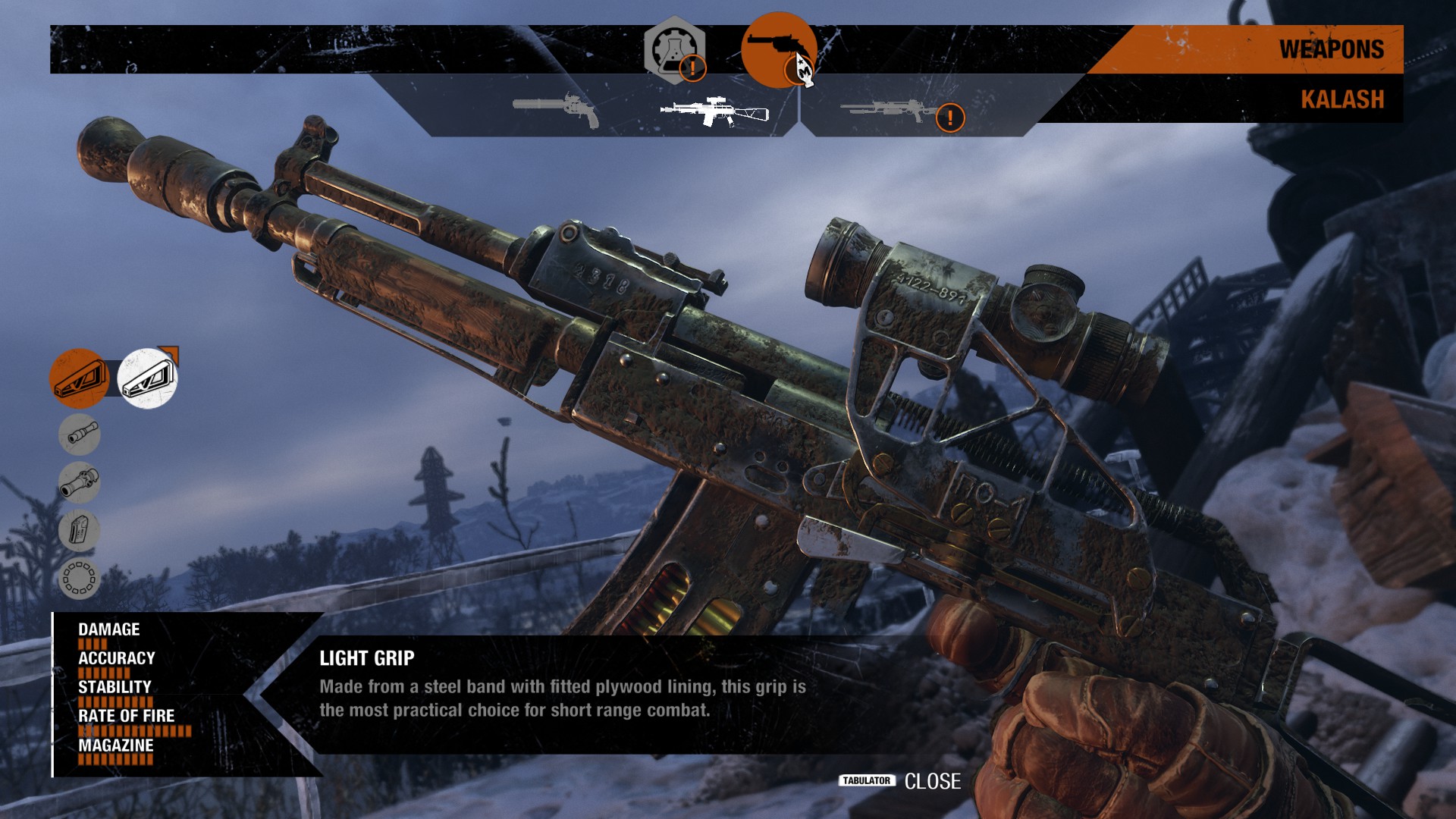Switch to the weapons tab with revolver icon
Screen dimensions: 1456x819
tap(778, 50)
